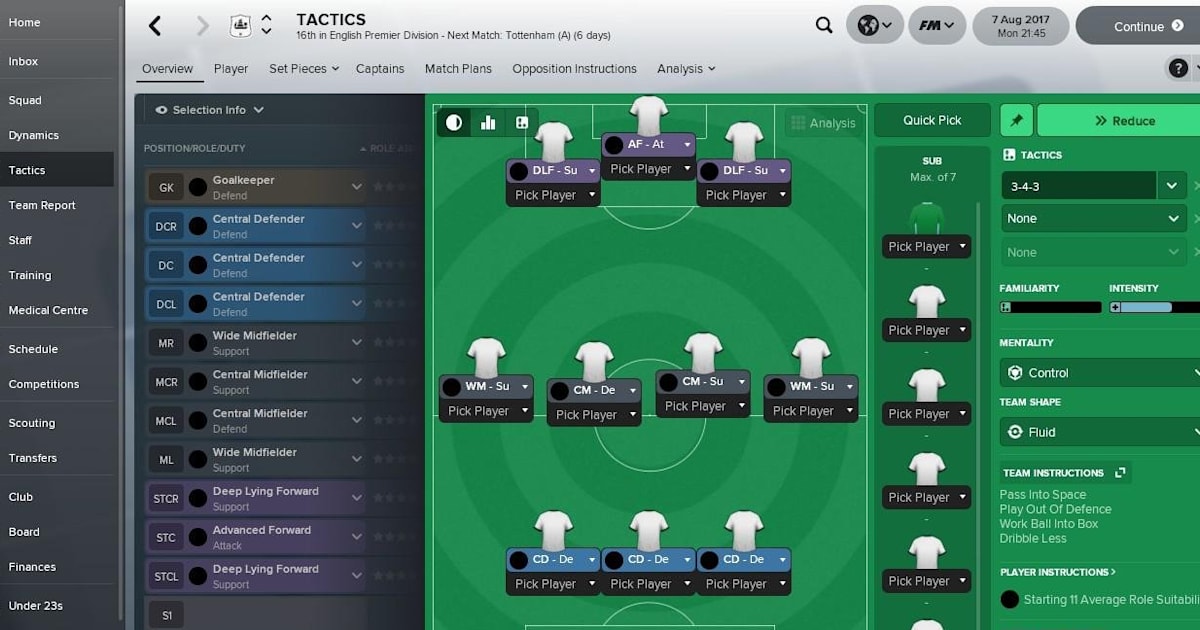Open the Team Instructions panel
This screenshot has height=630, width=1200.
coord(1064,473)
